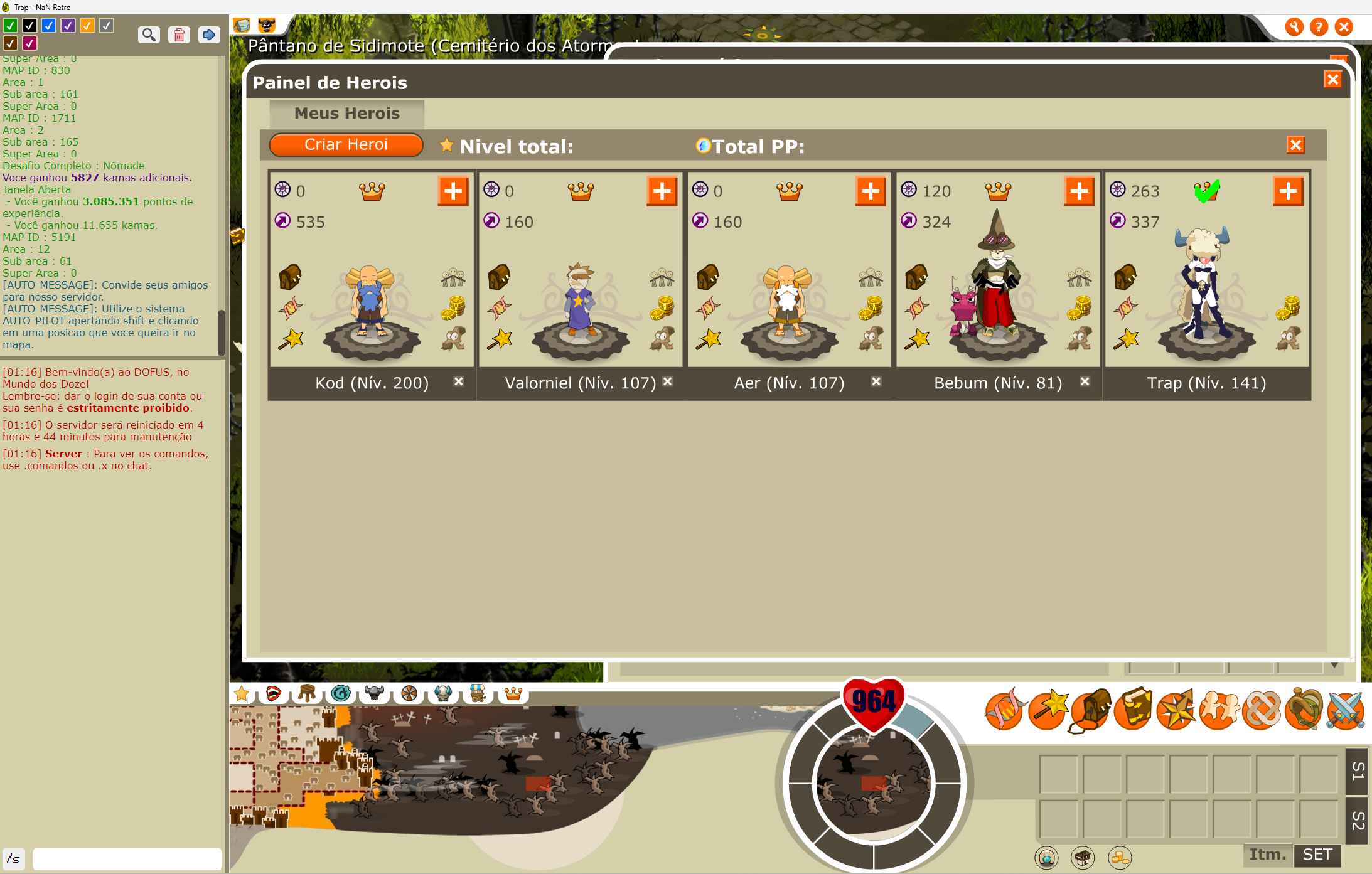This screenshot has width=1372, height=874.
Task: Open the orange question mark help button
Action: click(1319, 27)
